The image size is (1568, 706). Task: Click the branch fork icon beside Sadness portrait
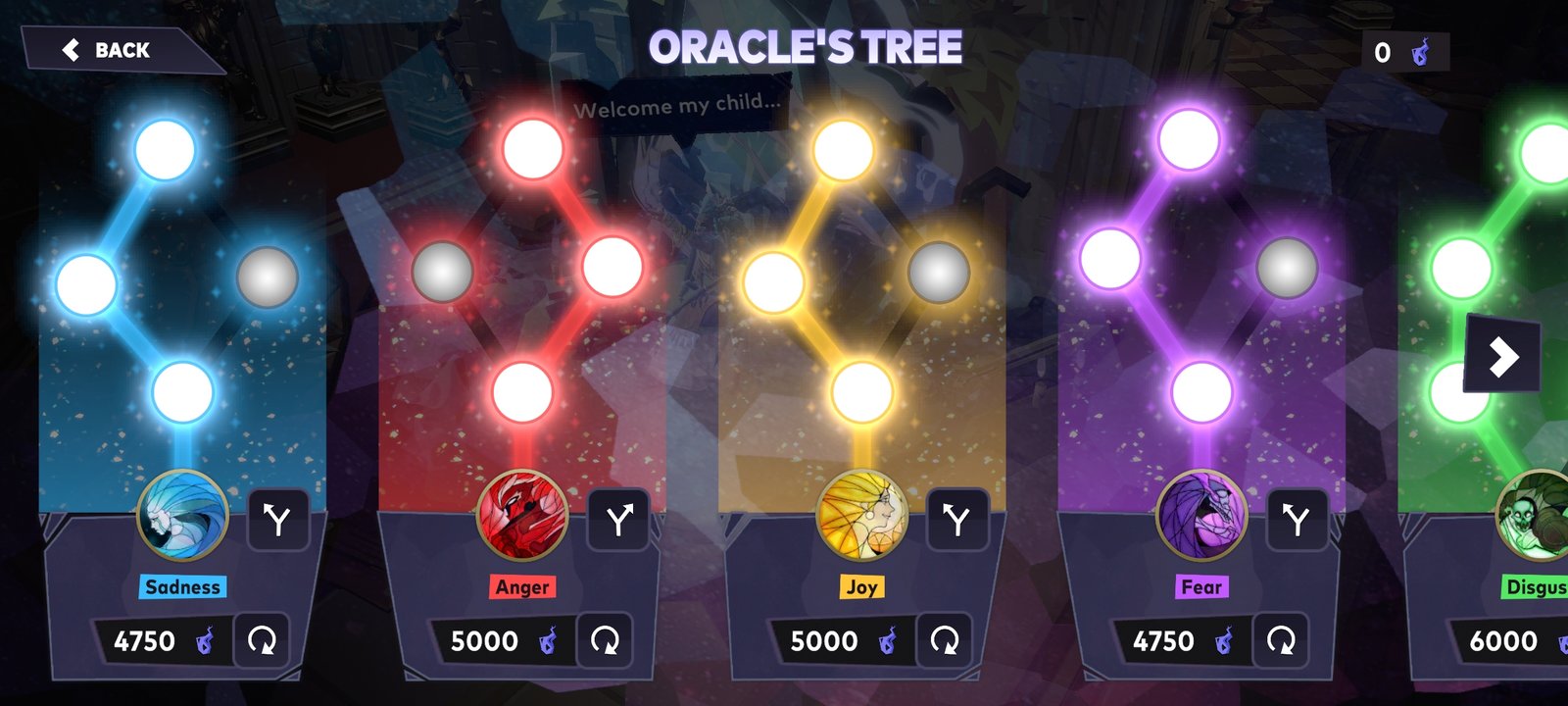coord(280,521)
